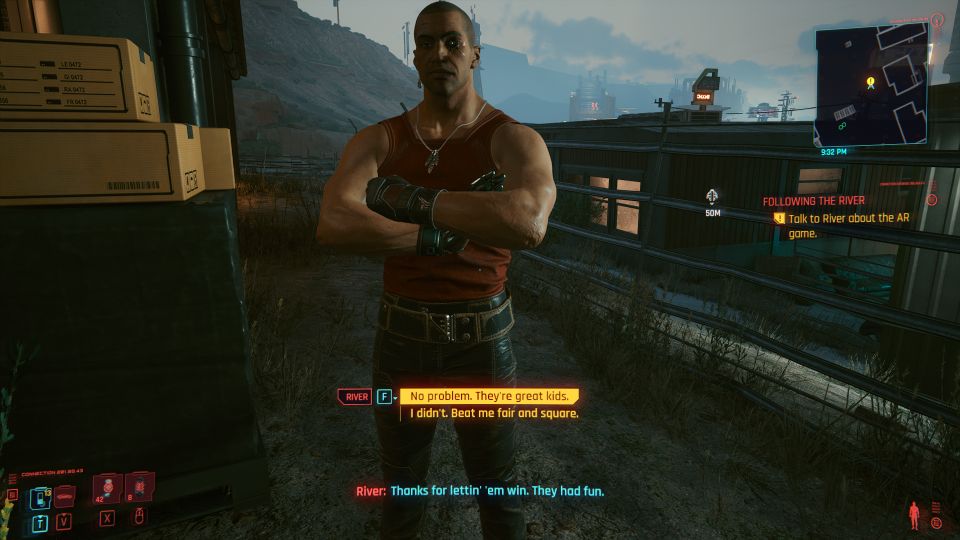
Task: Open the phone icon
Action: click(40, 496)
